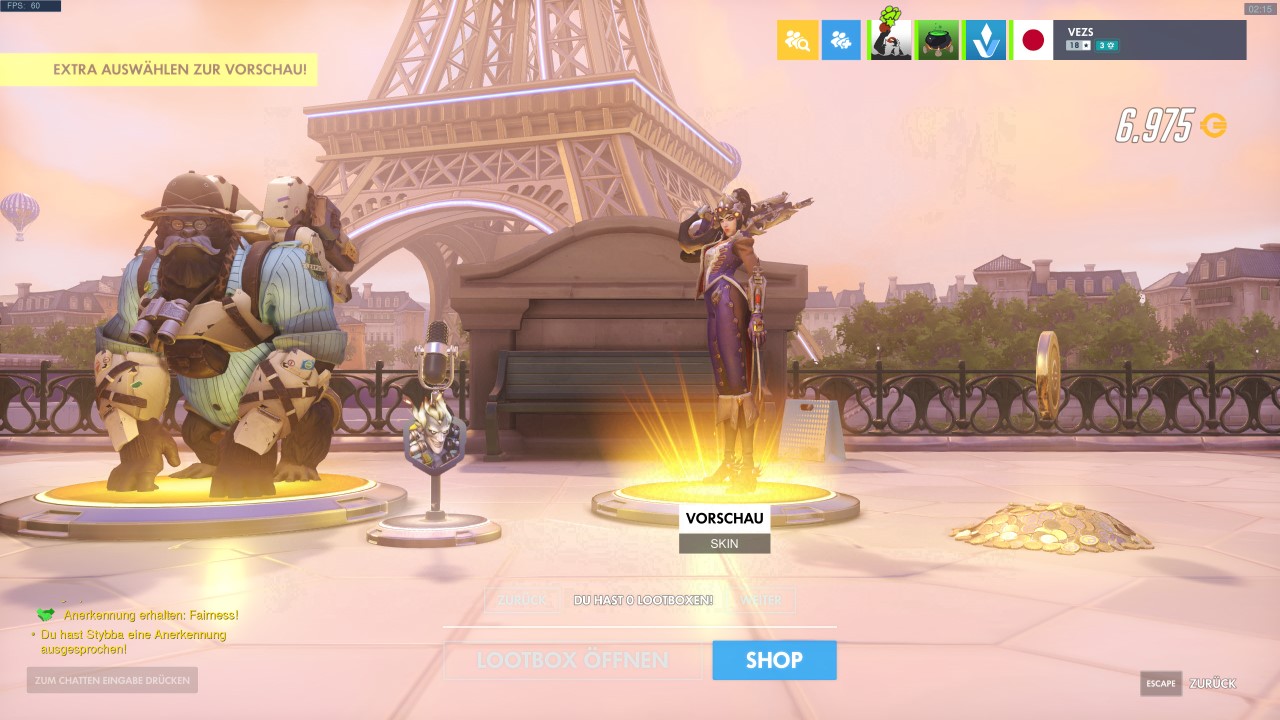Open the yellow group finder icon
The width and height of the screenshot is (1280, 720).
pyautogui.click(x=797, y=40)
